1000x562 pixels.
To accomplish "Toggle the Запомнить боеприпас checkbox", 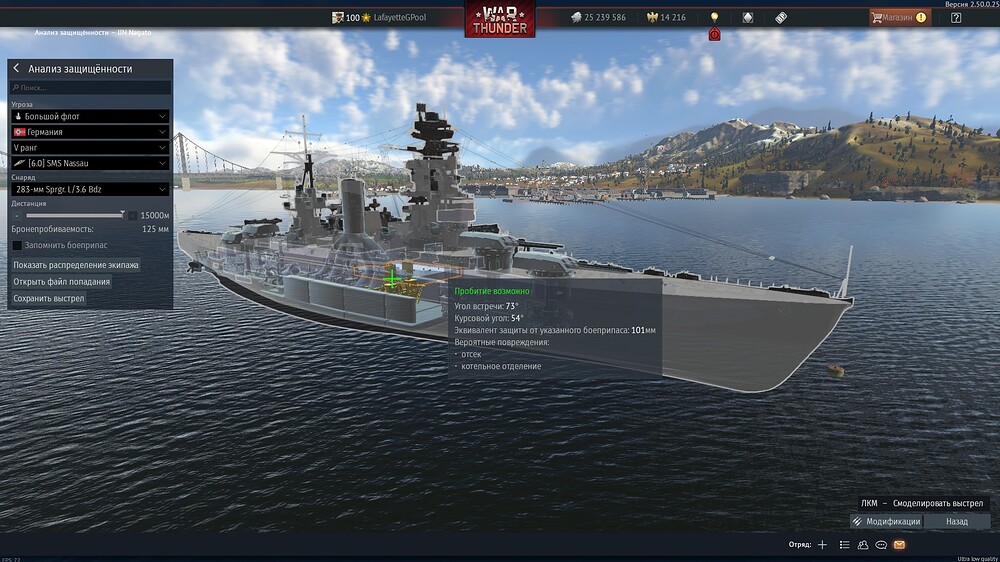I will point(17,245).
